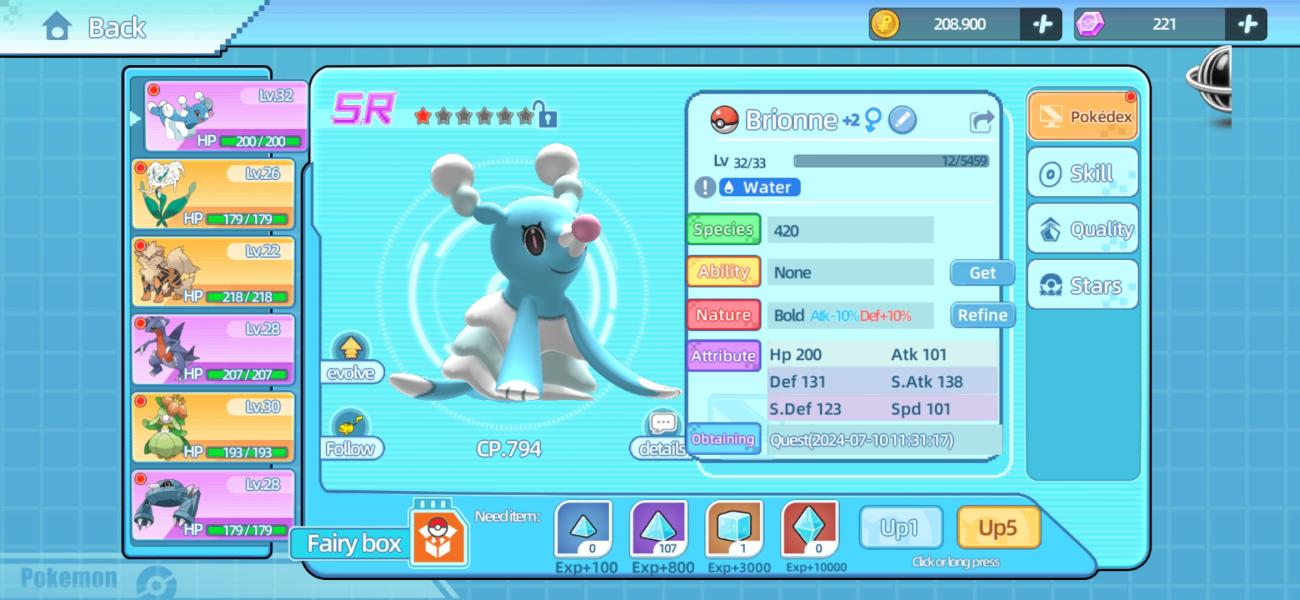Screen dimensions: 1300x600
Task: Switch to the Skill tab
Action: (x=1083, y=173)
